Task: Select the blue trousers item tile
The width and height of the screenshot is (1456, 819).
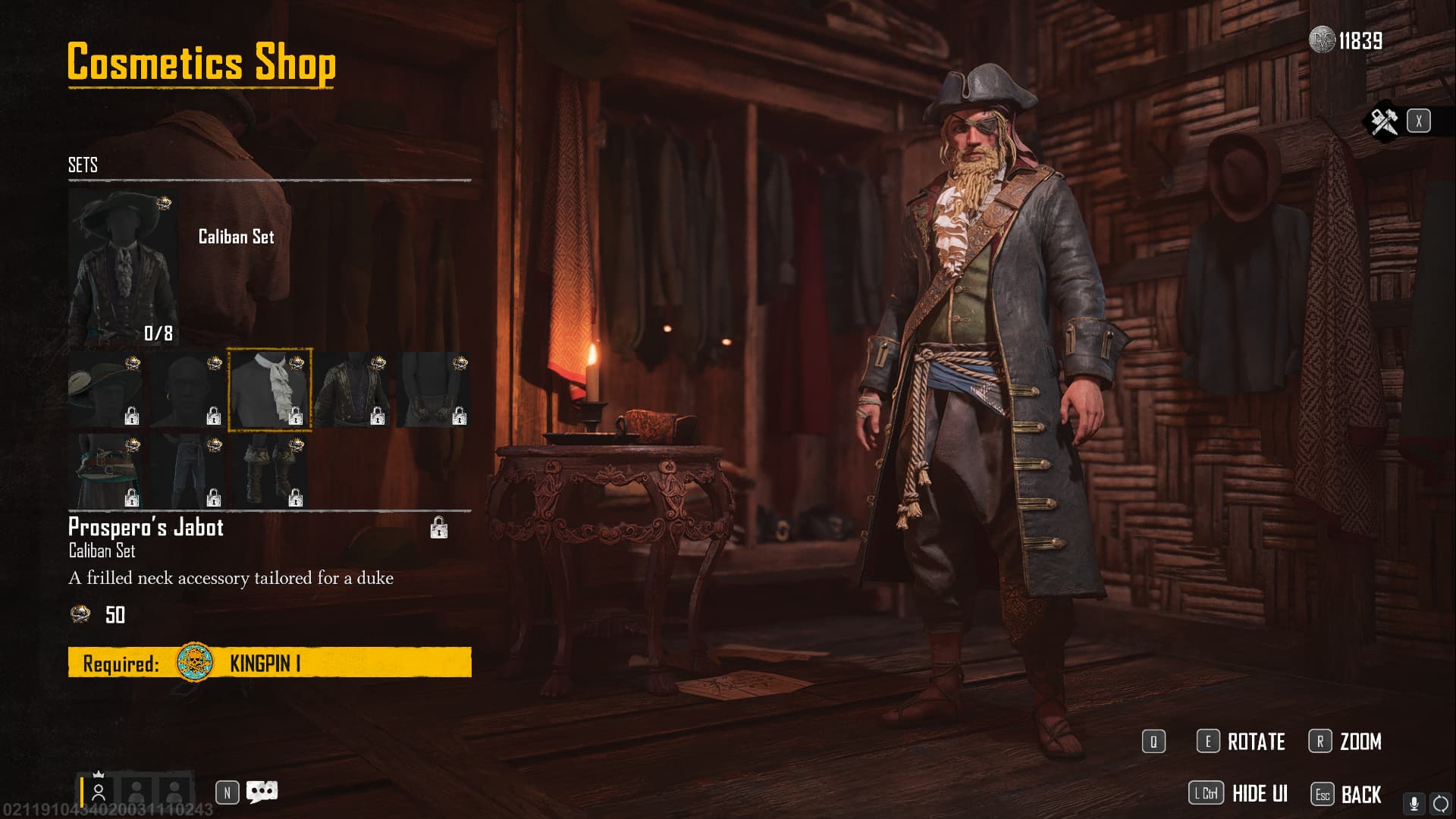Action: tap(187, 471)
